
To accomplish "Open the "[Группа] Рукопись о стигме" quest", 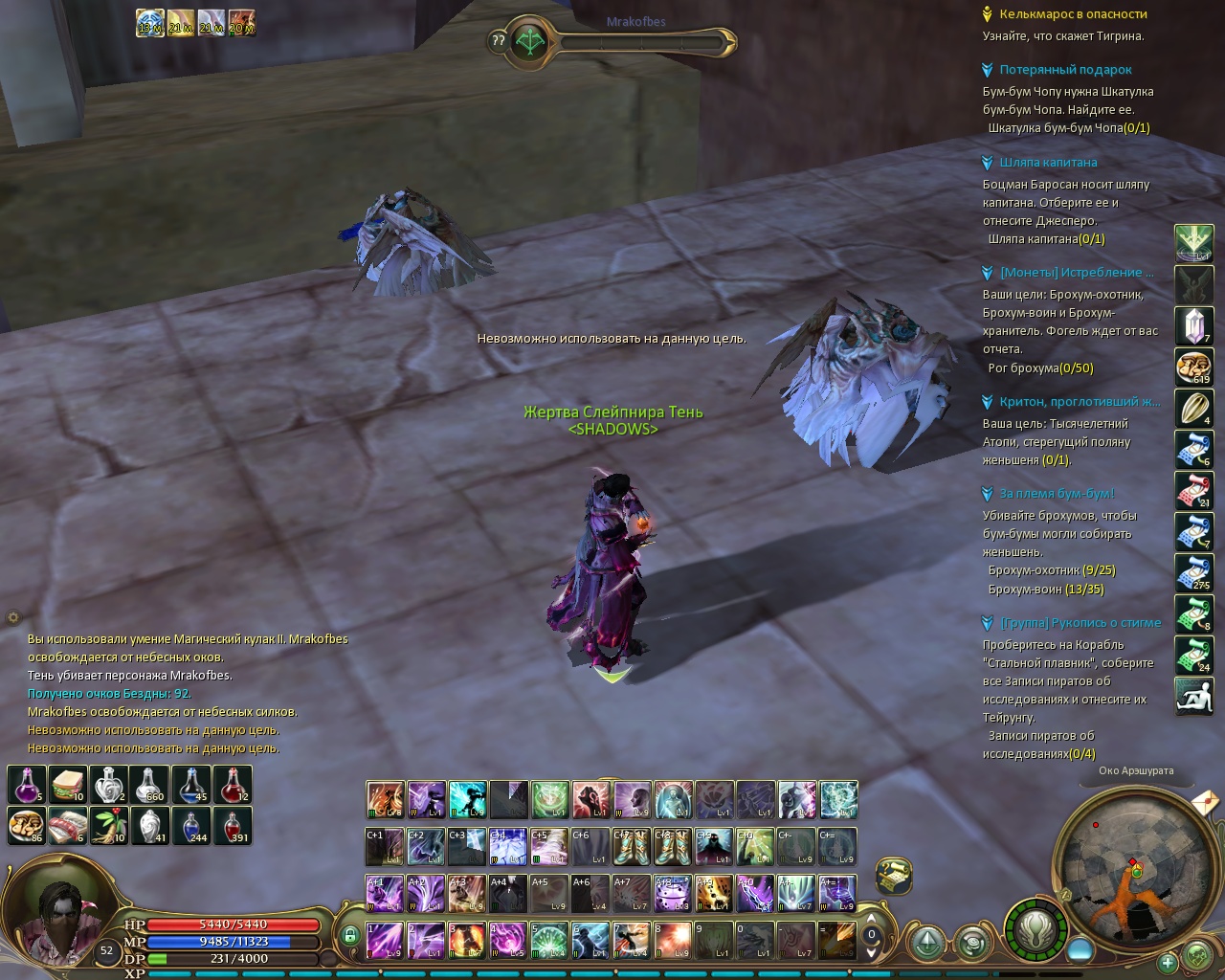I will (1080, 623).
